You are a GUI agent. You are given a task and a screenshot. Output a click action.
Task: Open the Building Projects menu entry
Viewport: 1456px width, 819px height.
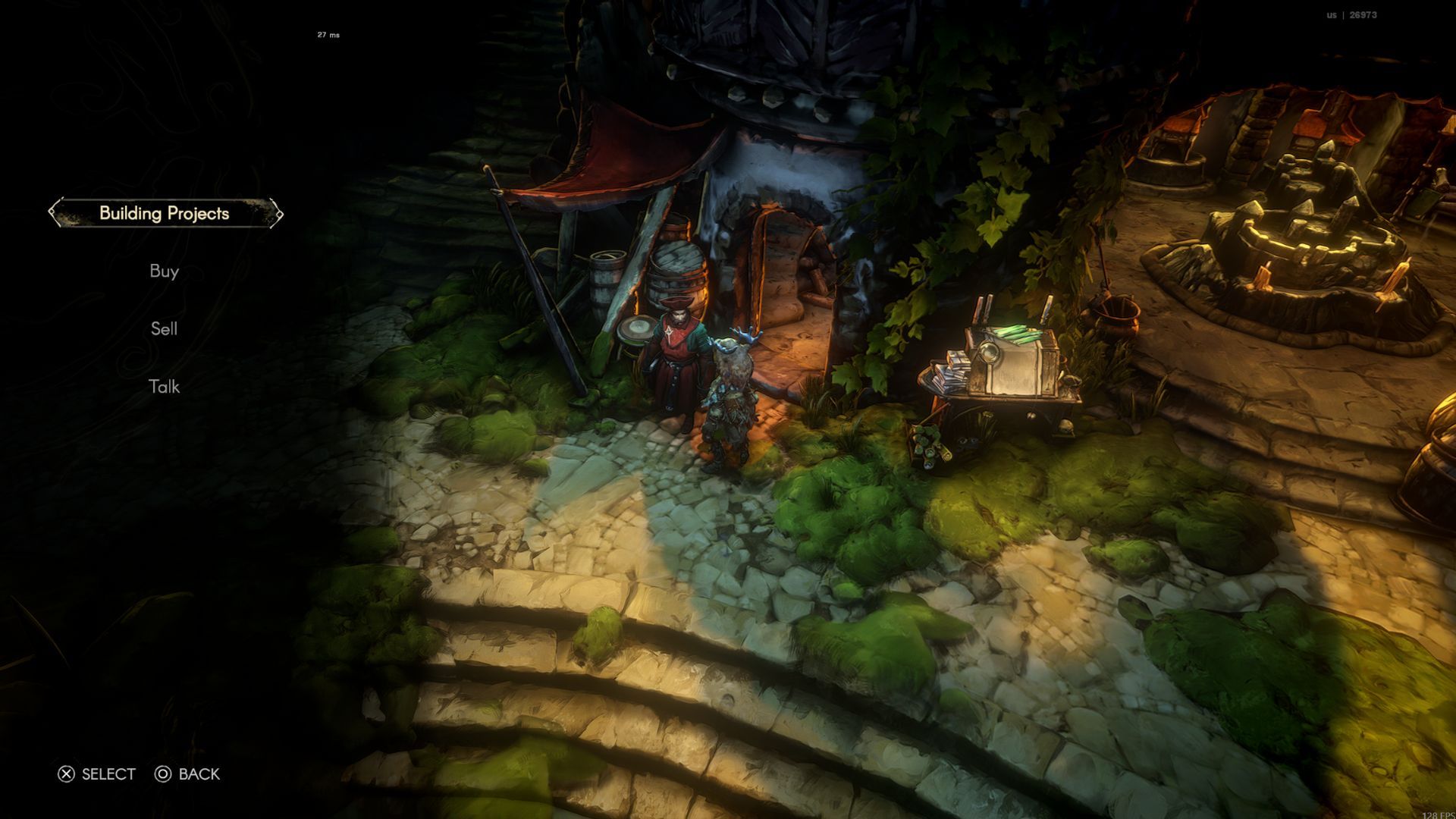pyautogui.click(x=165, y=213)
